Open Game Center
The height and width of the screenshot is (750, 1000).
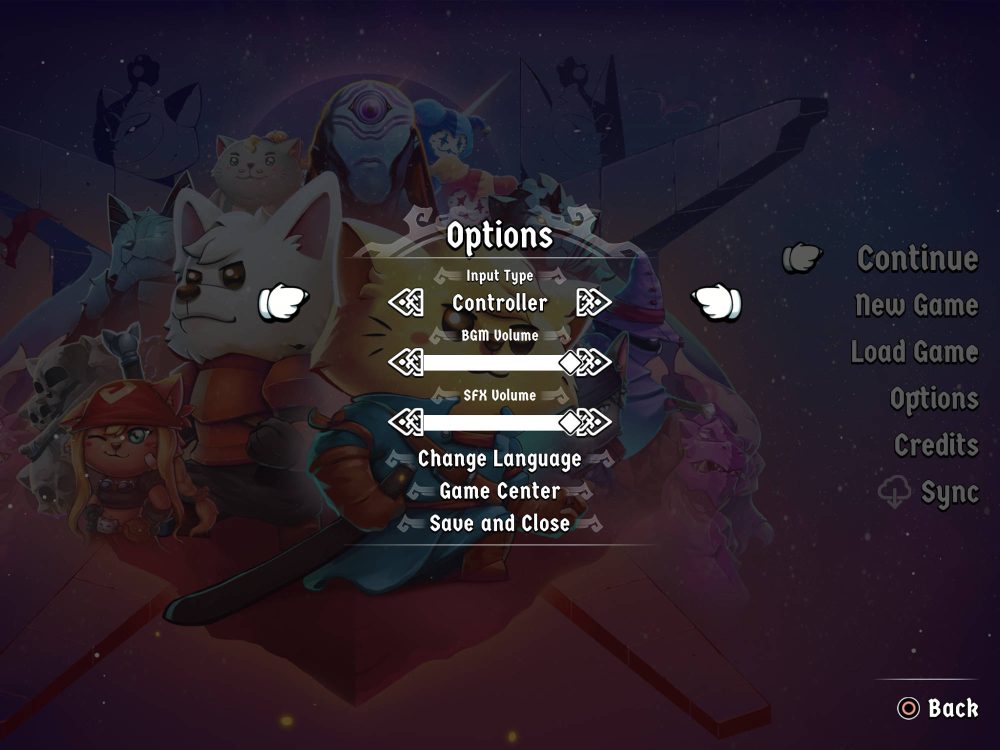pyautogui.click(x=499, y=491)
